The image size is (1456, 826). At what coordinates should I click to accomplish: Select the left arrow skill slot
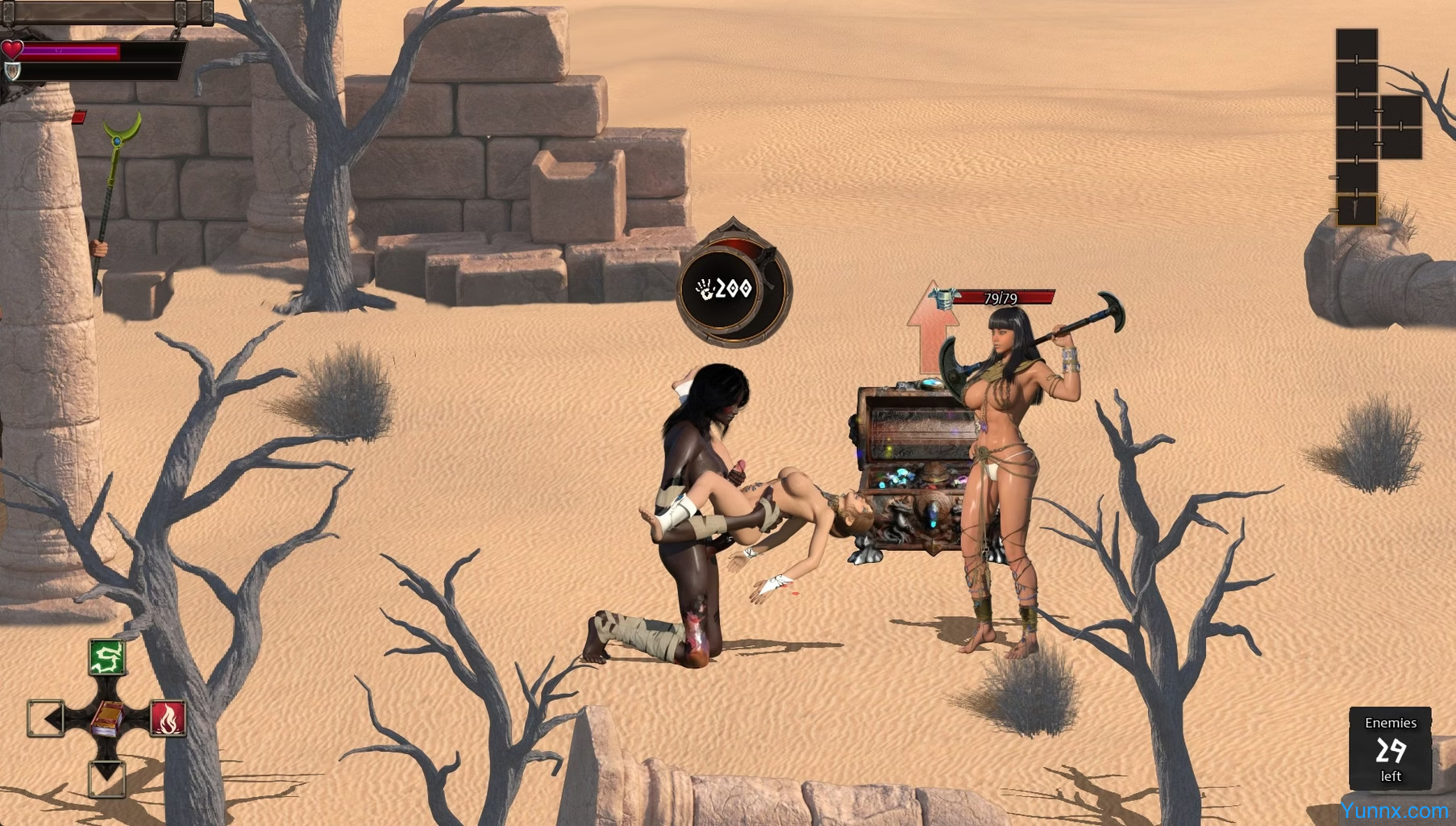46,718
